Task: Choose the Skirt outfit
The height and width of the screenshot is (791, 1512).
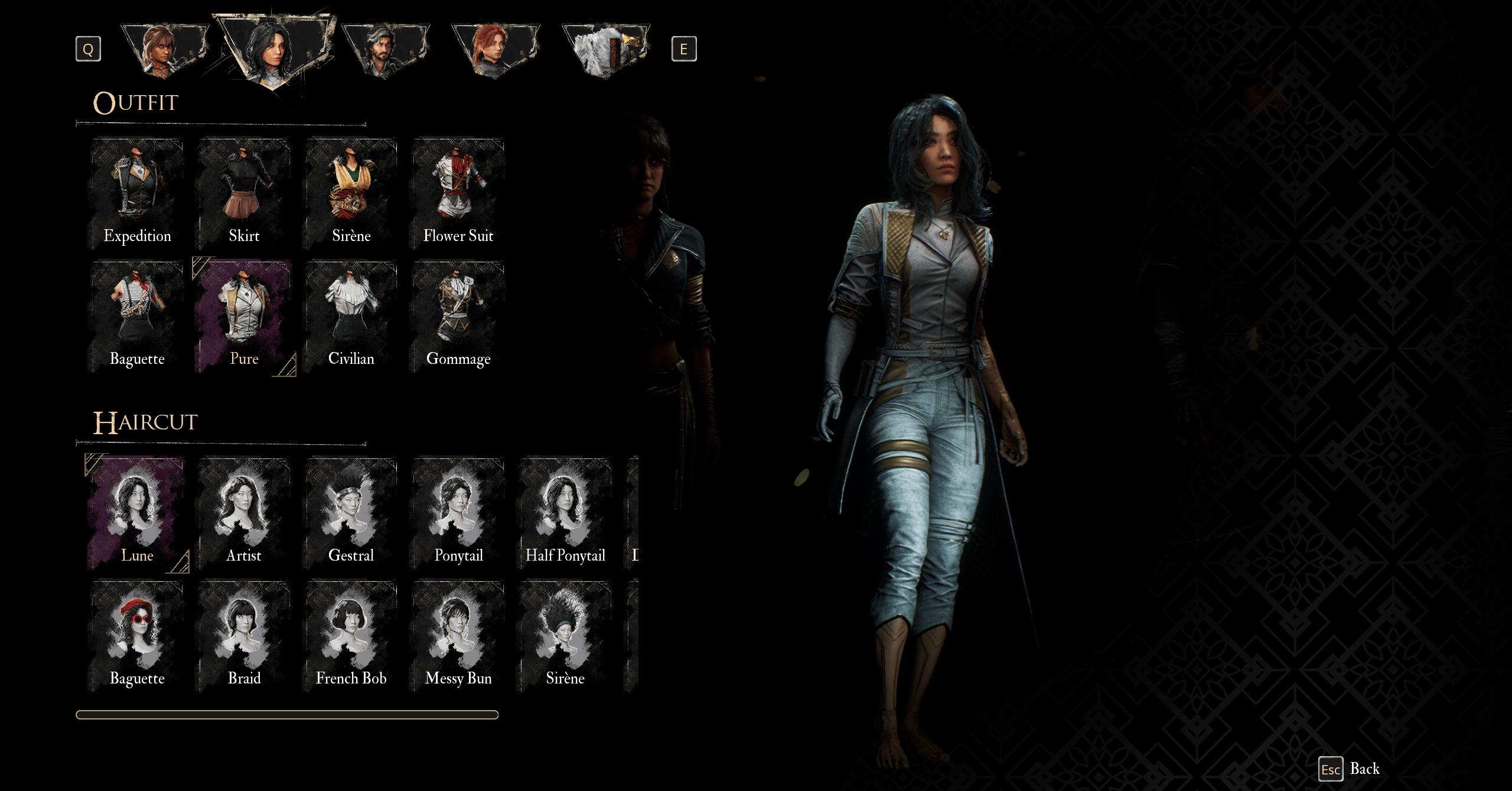Action: point(244,193)
